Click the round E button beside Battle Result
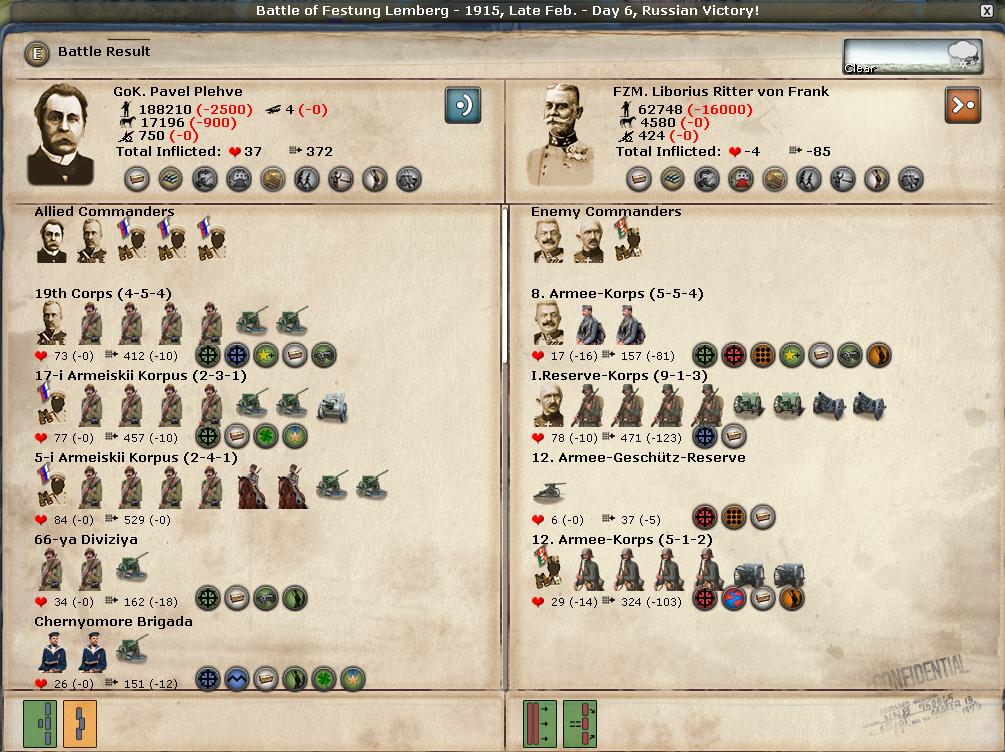 click(38, 53)
